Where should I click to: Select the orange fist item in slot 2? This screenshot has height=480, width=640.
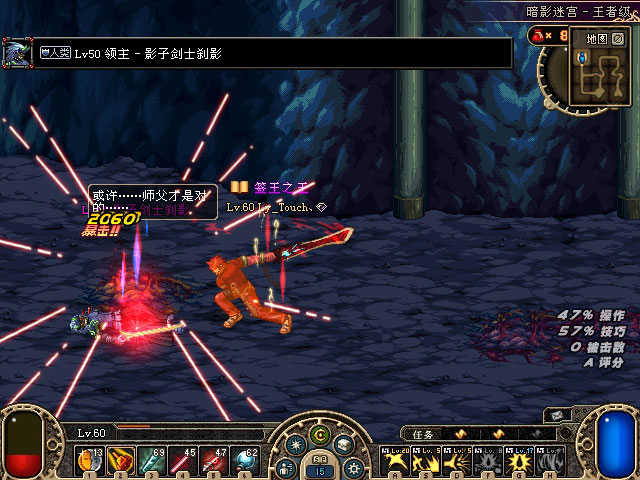(120, 460)
